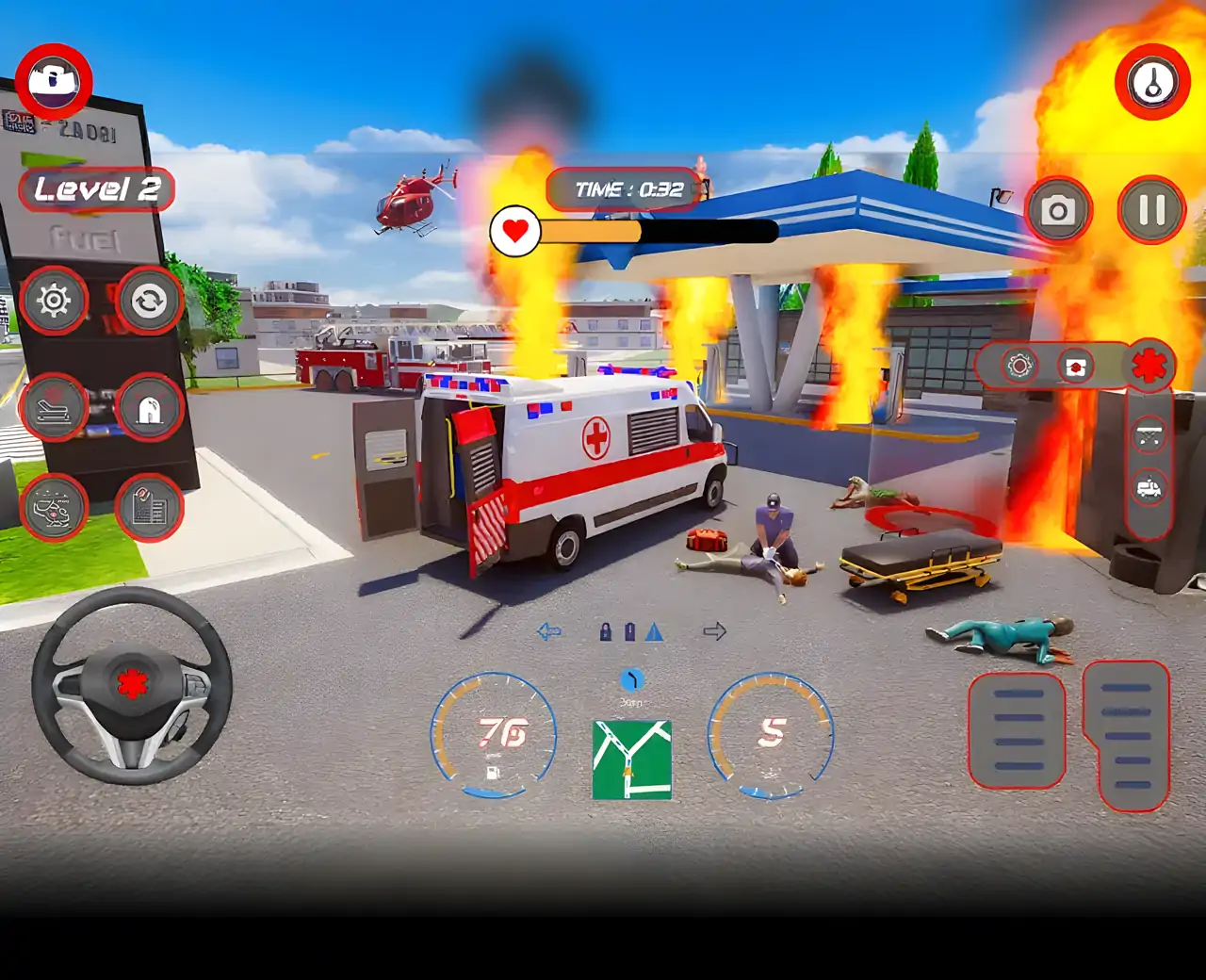Toggle the hazard warning triangle
The width and height of the screenshot is (1206, 980).
655,632
